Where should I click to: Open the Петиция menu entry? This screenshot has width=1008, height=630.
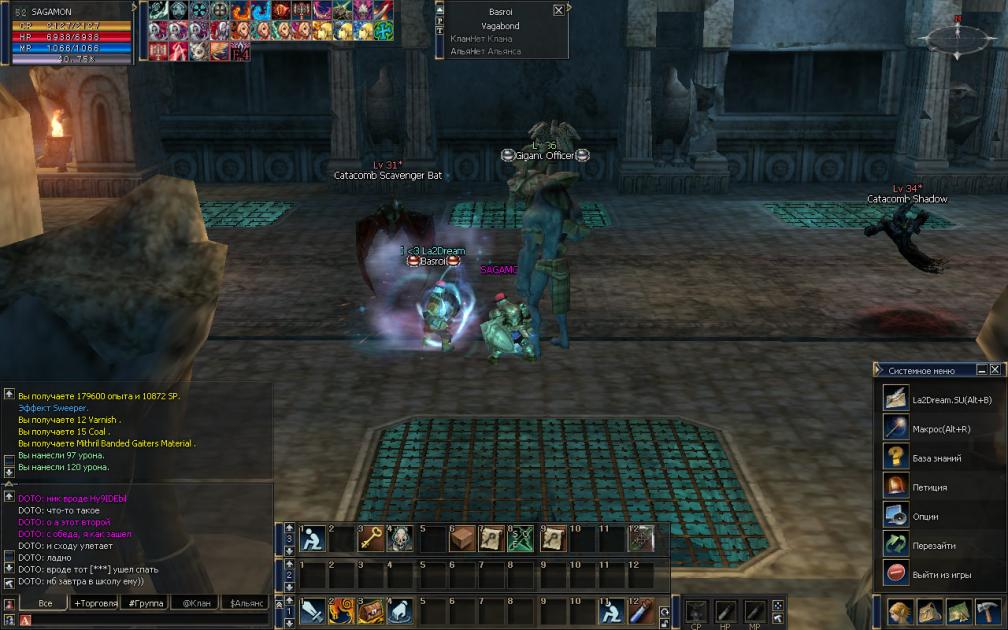point(929,487)
